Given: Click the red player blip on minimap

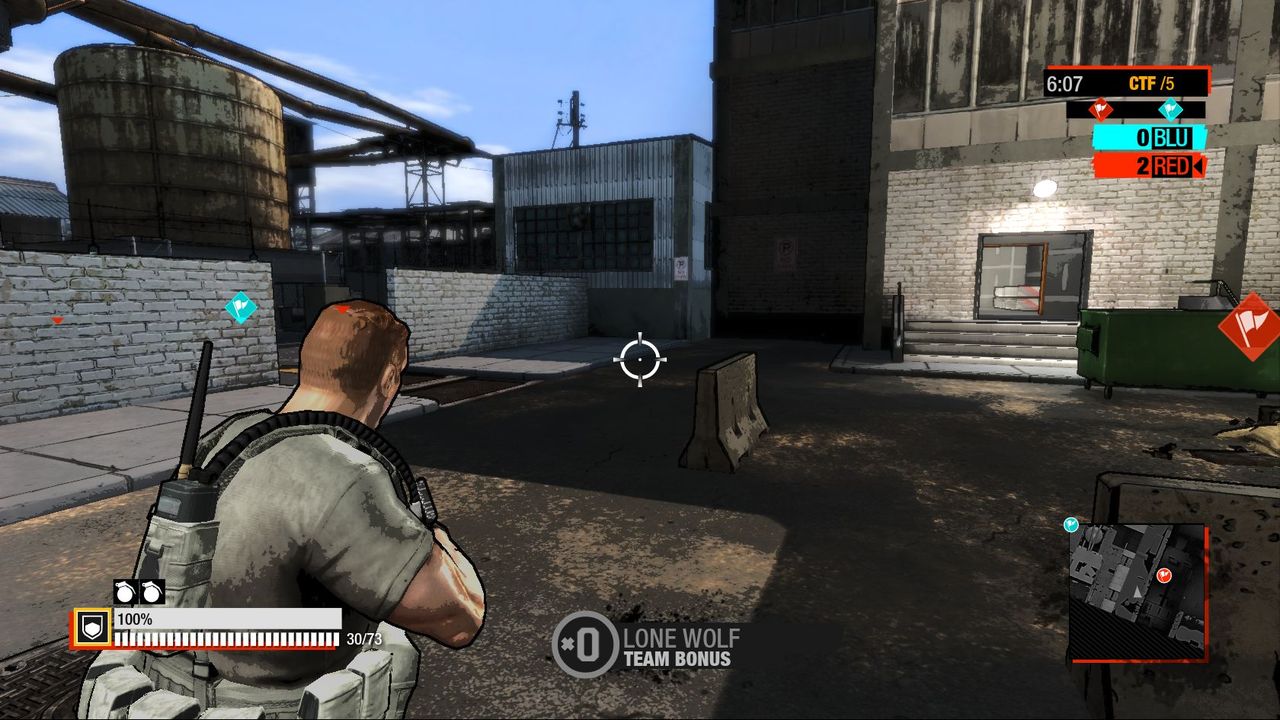Looking at the screenshot, I should [1163, 575].
